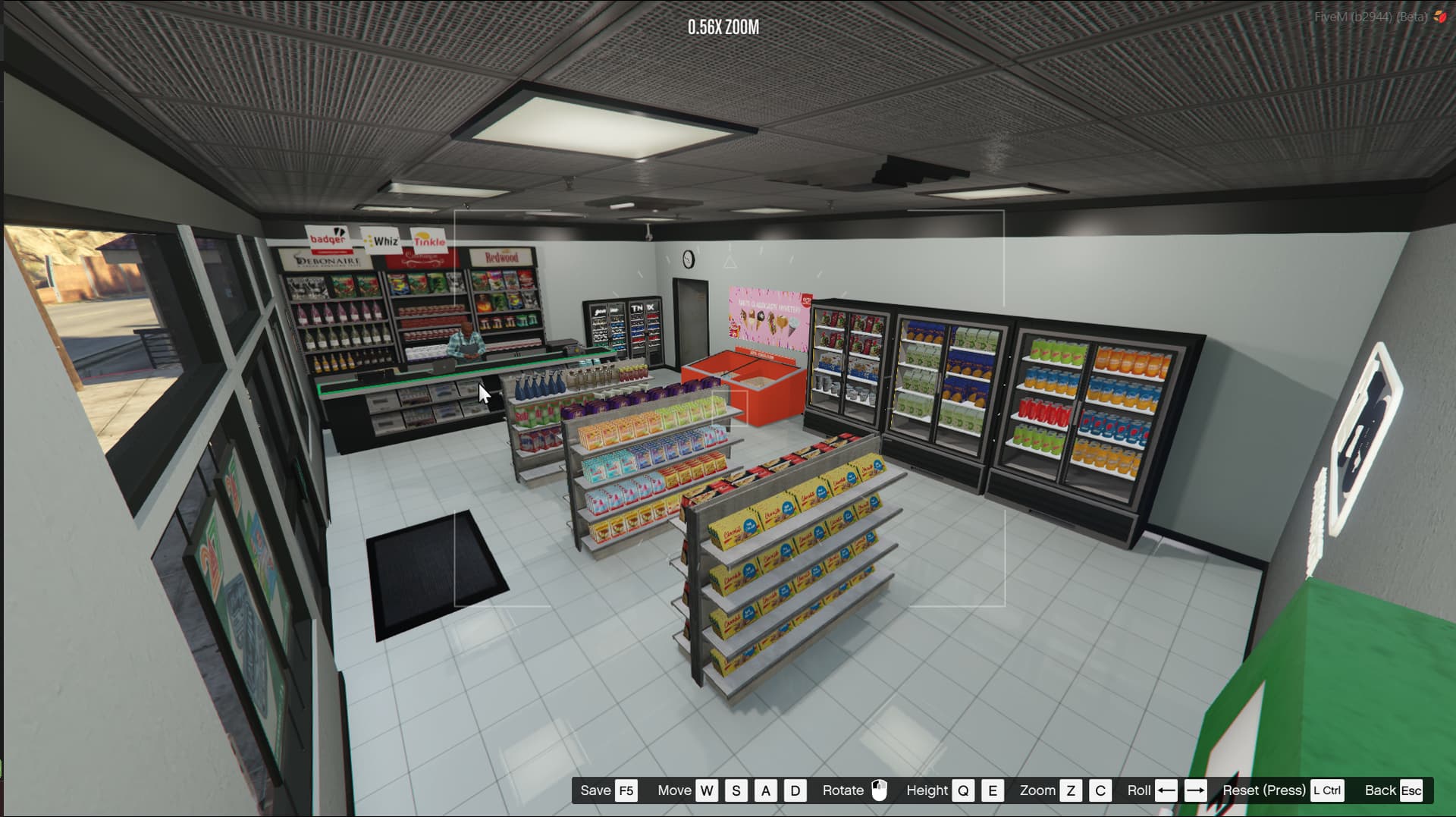Image resolution: width=1456 pixels, height=817 pixels.
Task: Click the Q key in Height controls
Action: pos(964,790)
